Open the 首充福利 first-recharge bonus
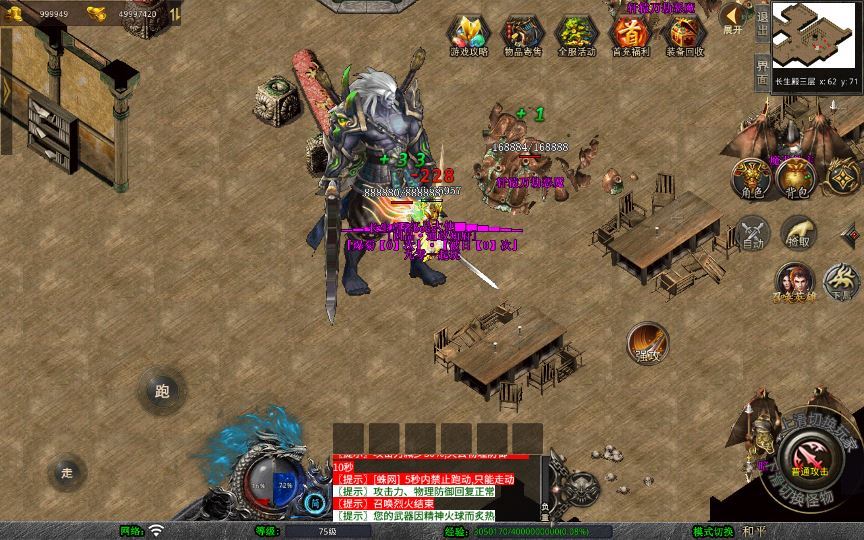This screenshot has width=864, height=540. (x=630, y=37)
